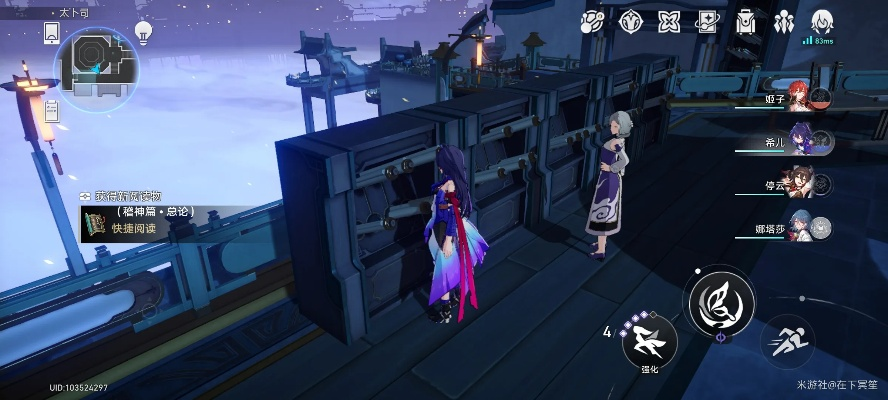Switch to party member 希儿
Viewport: 888px width, 400px height.
(800, 140)
